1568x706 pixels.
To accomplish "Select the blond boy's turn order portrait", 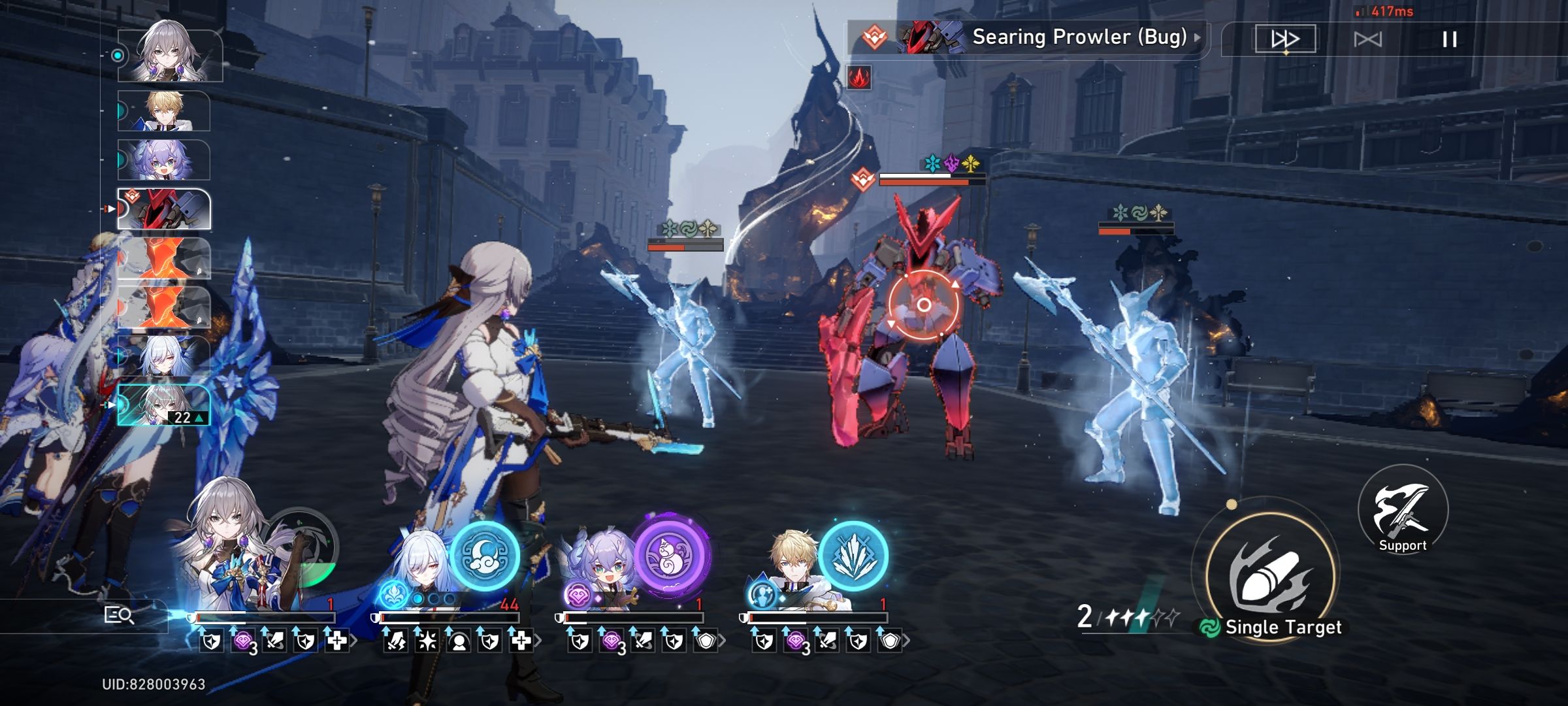I will point(165,111).
